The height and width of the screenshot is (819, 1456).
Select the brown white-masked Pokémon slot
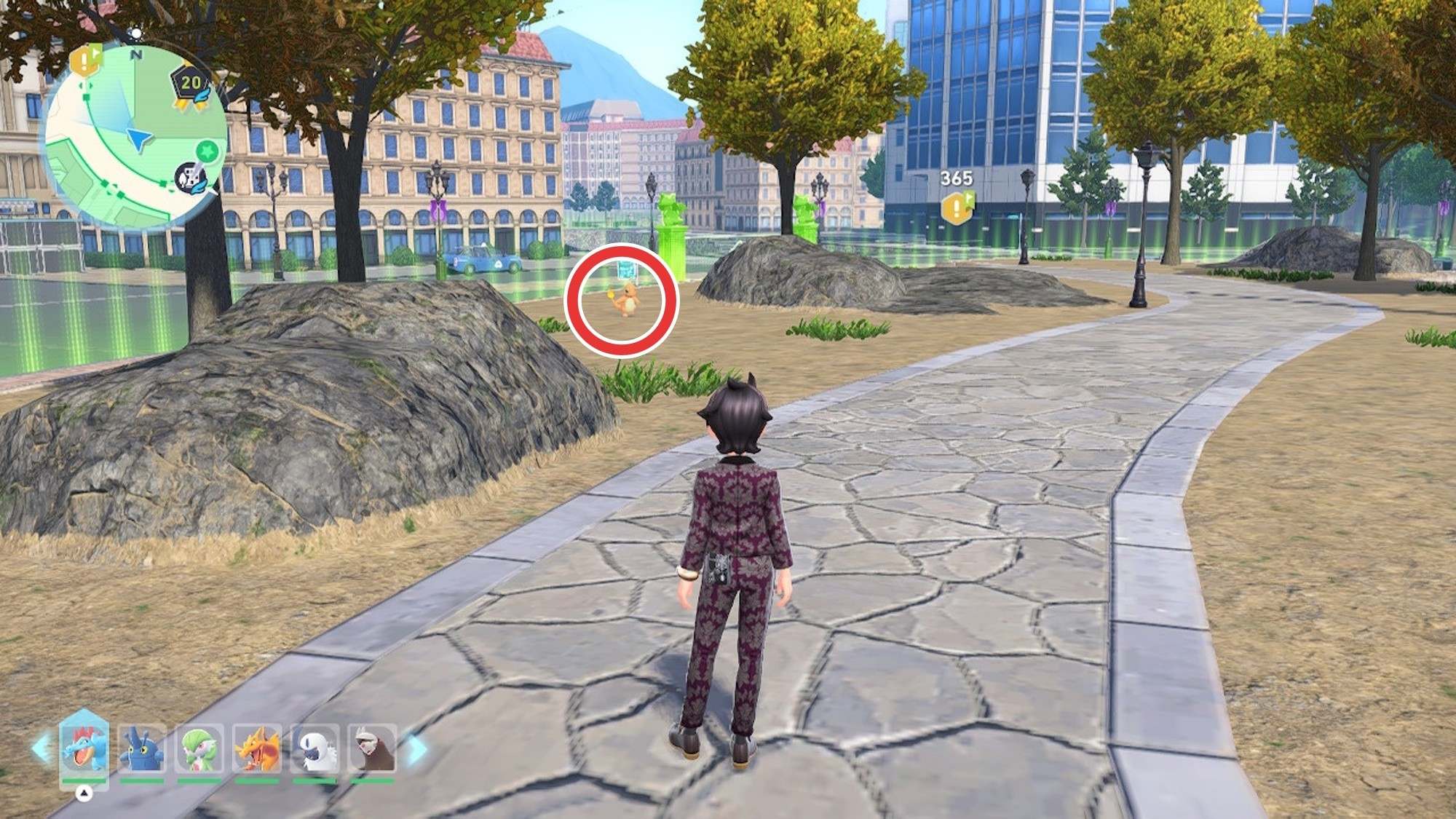coord(372,750)
